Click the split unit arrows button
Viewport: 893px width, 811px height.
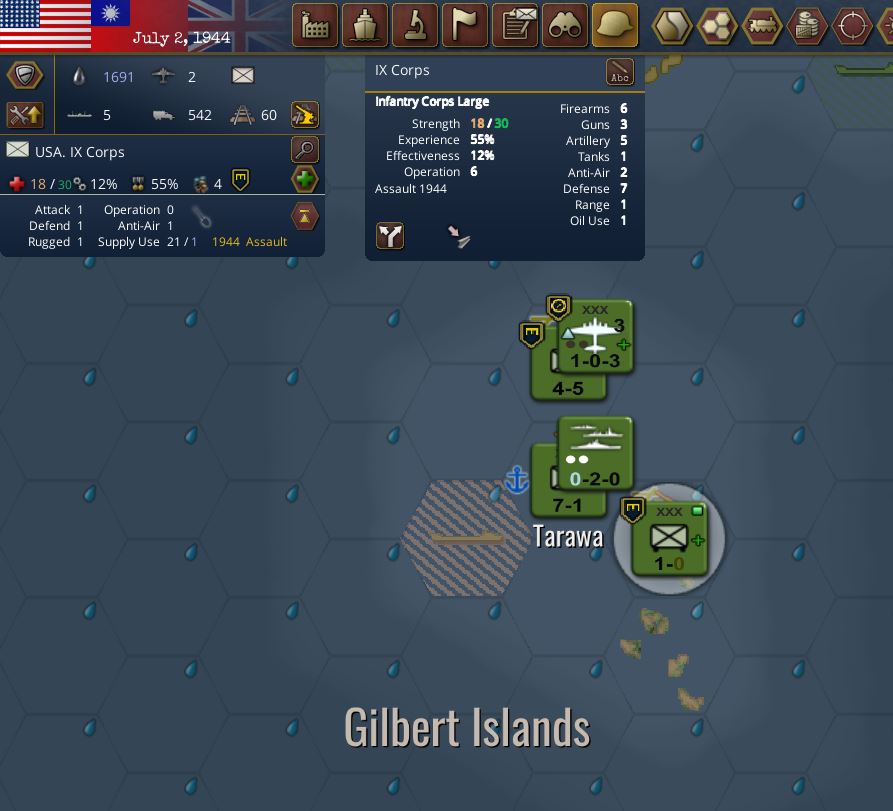[x=390, y=235]
